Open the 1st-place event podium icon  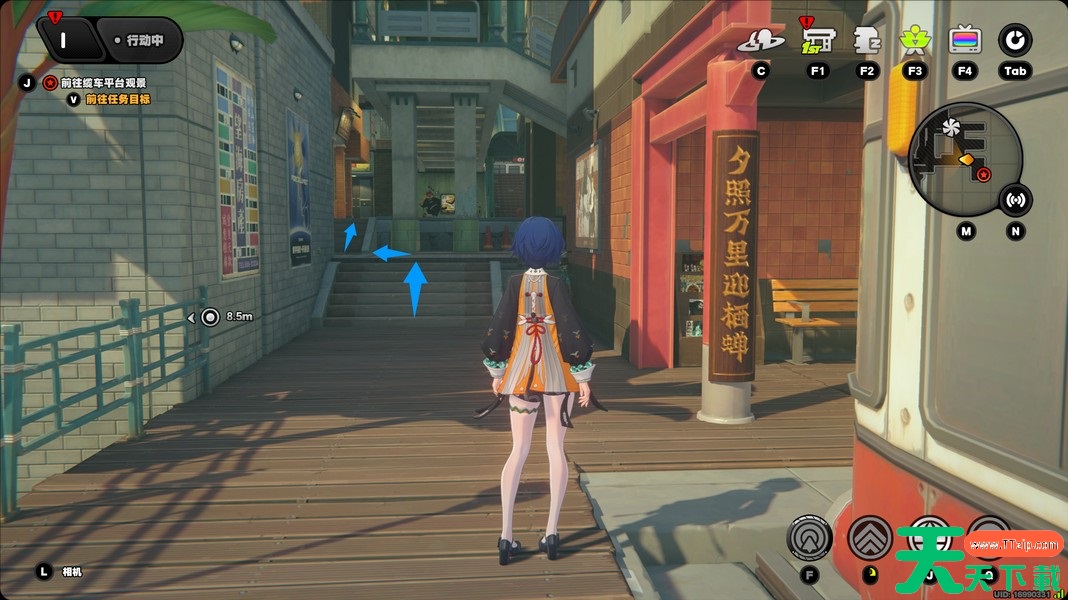pyautogui.click(x=817, y=40)
